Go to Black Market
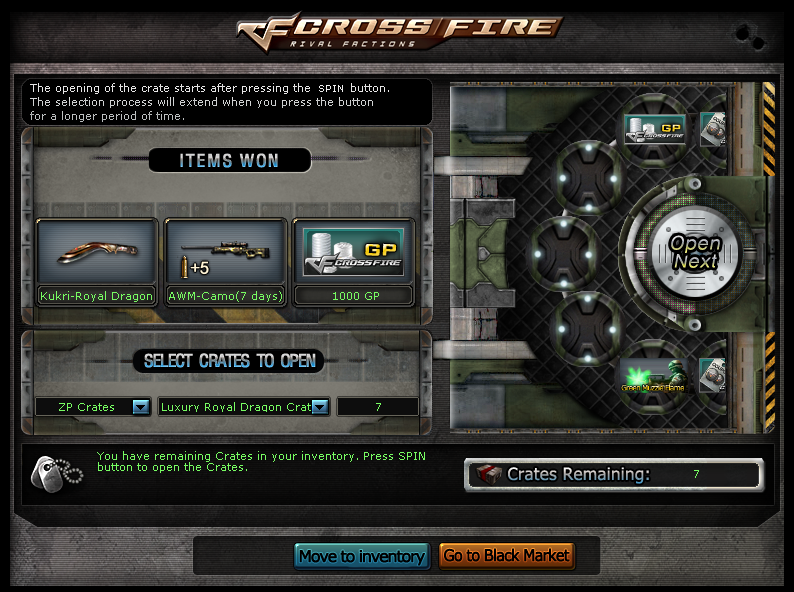This screenshot has height=592, width=794. [506, 556]
